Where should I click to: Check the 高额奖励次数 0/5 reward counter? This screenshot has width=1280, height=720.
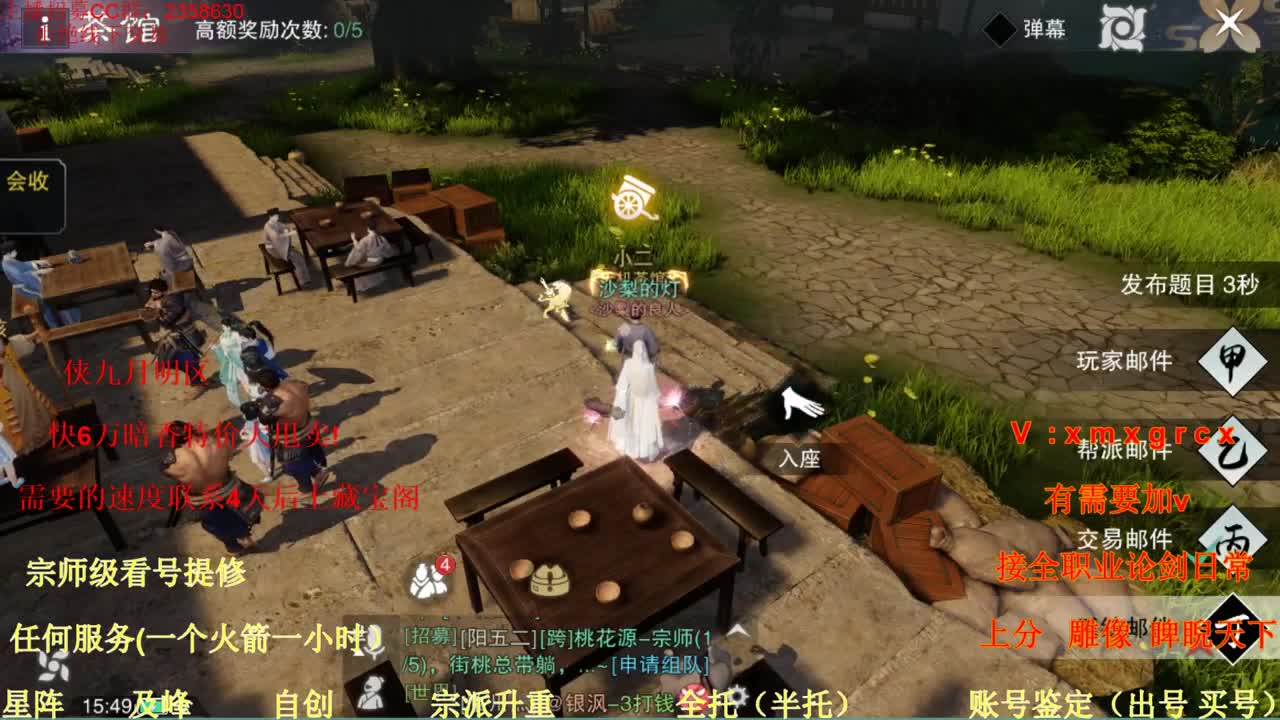[276, 29]
